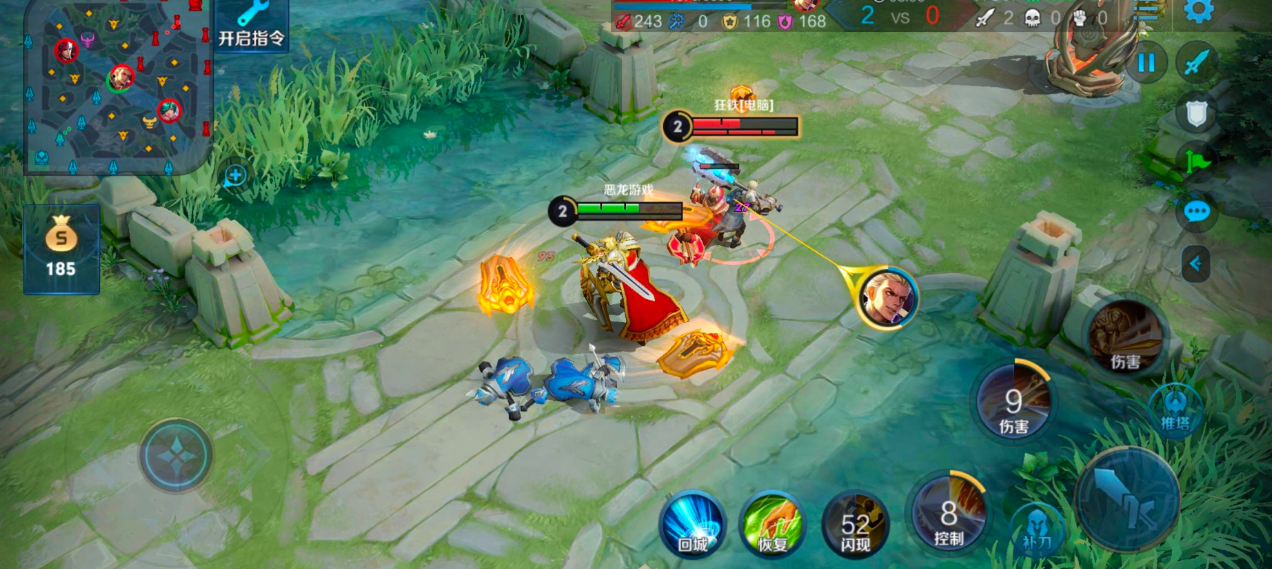Viewport: 1272px width, 569px height.
Task: Trigger the 控制 control skill
Action: coord(948,513)
